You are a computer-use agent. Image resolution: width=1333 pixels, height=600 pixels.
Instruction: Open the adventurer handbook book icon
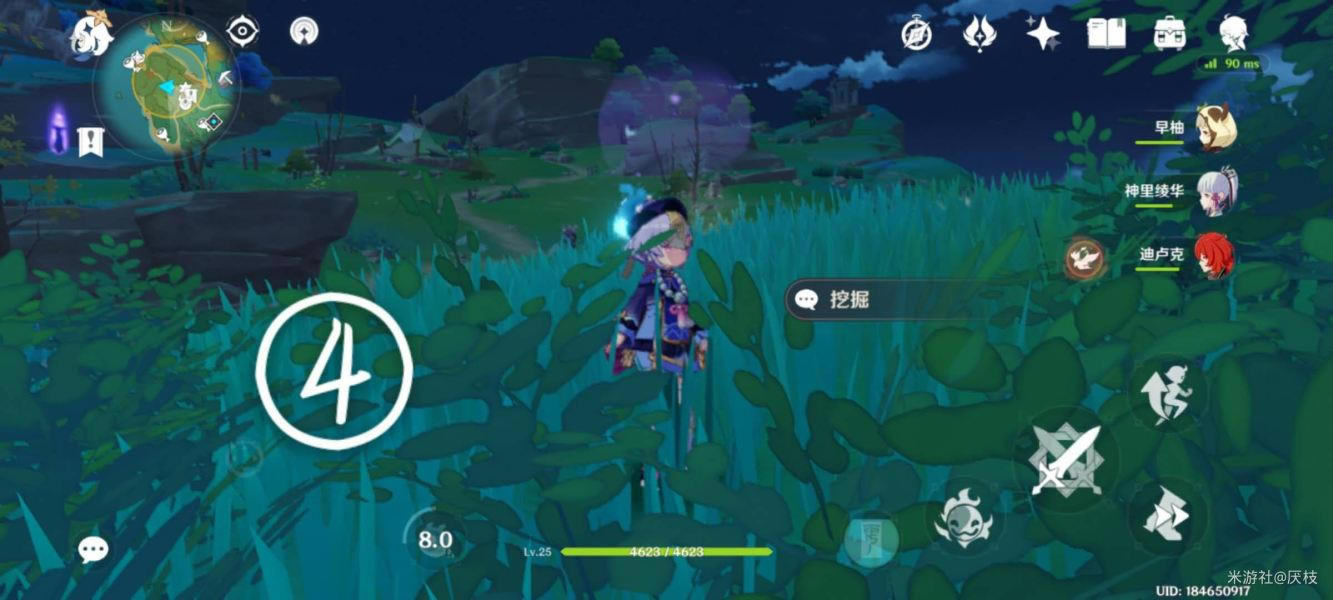(1106, 34)
